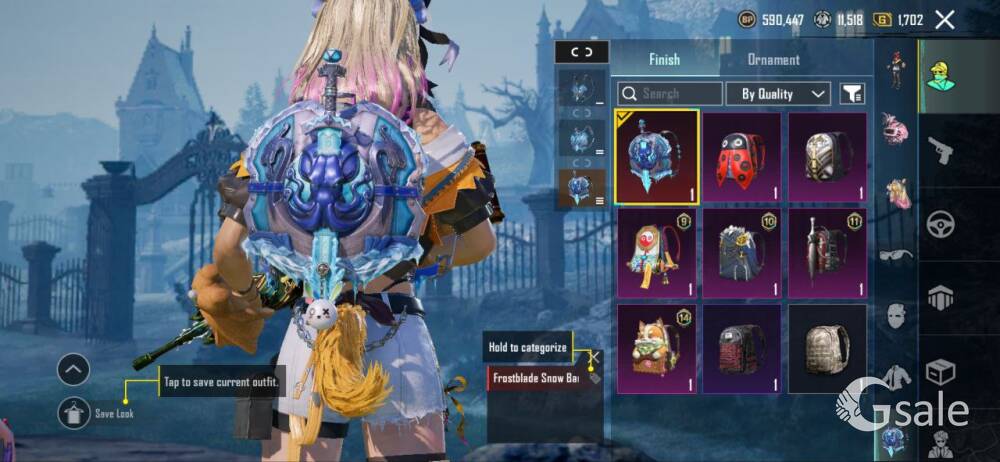The height and width of the screenshot is (462, 1000).
Task: Select the Finish tab
Action: (664, 60)
